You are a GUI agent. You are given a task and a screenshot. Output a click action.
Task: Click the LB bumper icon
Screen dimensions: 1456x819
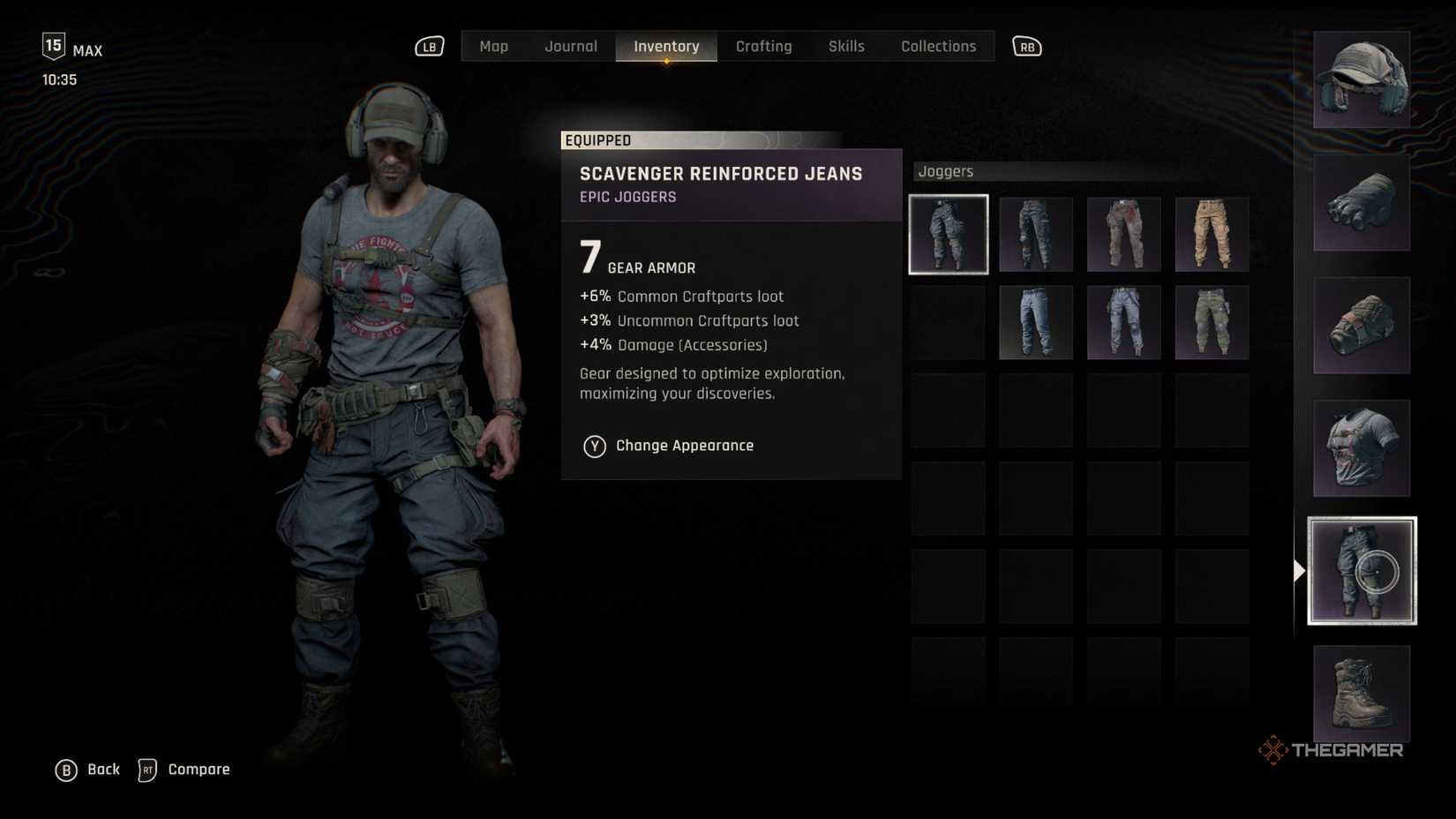tap(429, 46)
